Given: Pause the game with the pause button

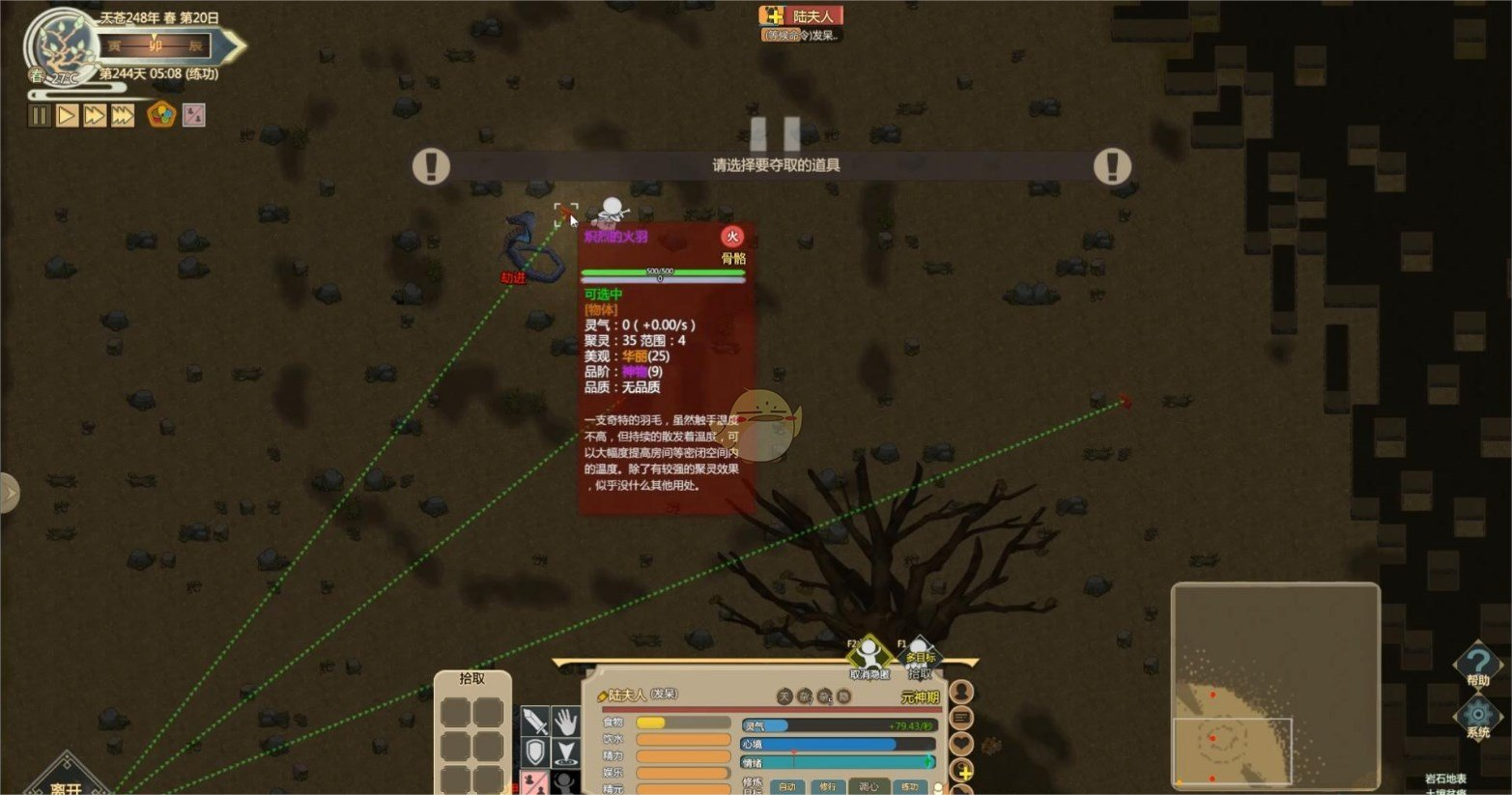Looking at the screenshot, I should 39,116.
